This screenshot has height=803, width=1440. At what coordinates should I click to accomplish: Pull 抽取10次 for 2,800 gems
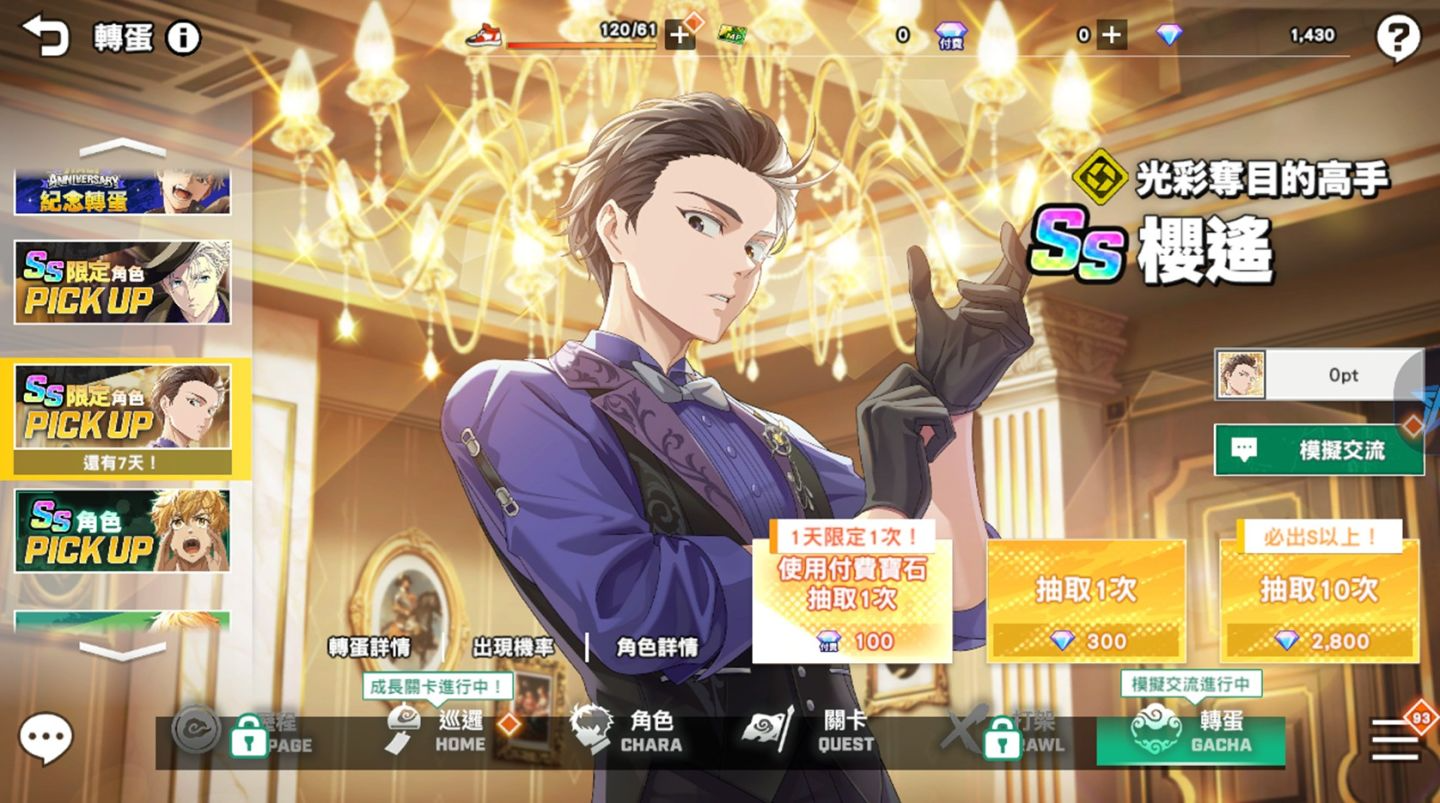click(x=1319, y=602)
